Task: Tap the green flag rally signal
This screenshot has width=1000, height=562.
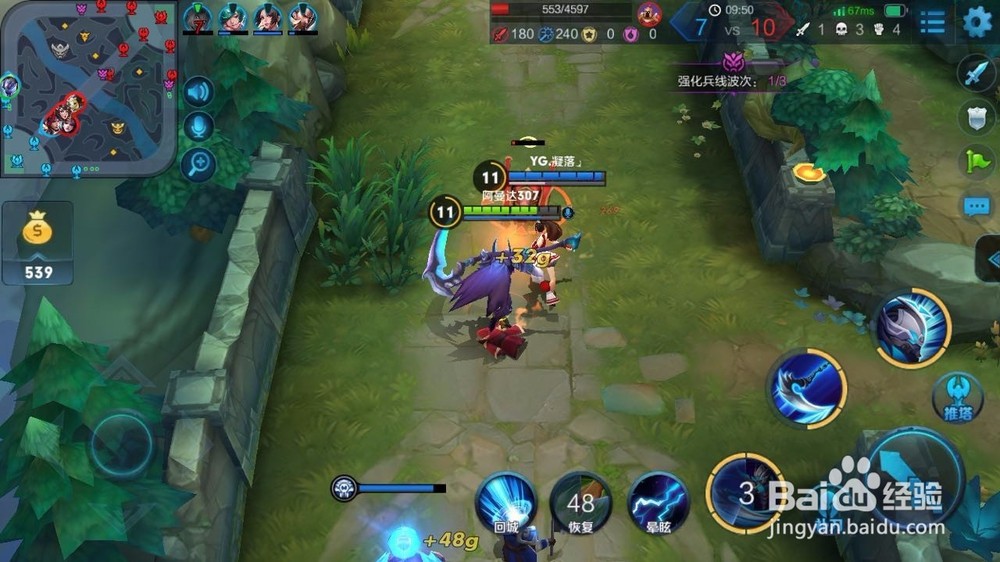Action: [976, 161]
